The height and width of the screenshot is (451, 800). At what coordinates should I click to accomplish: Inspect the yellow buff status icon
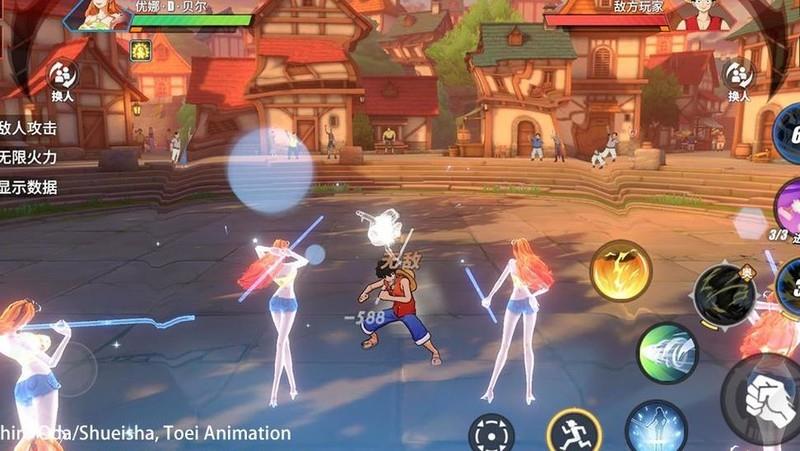point(140,50)
